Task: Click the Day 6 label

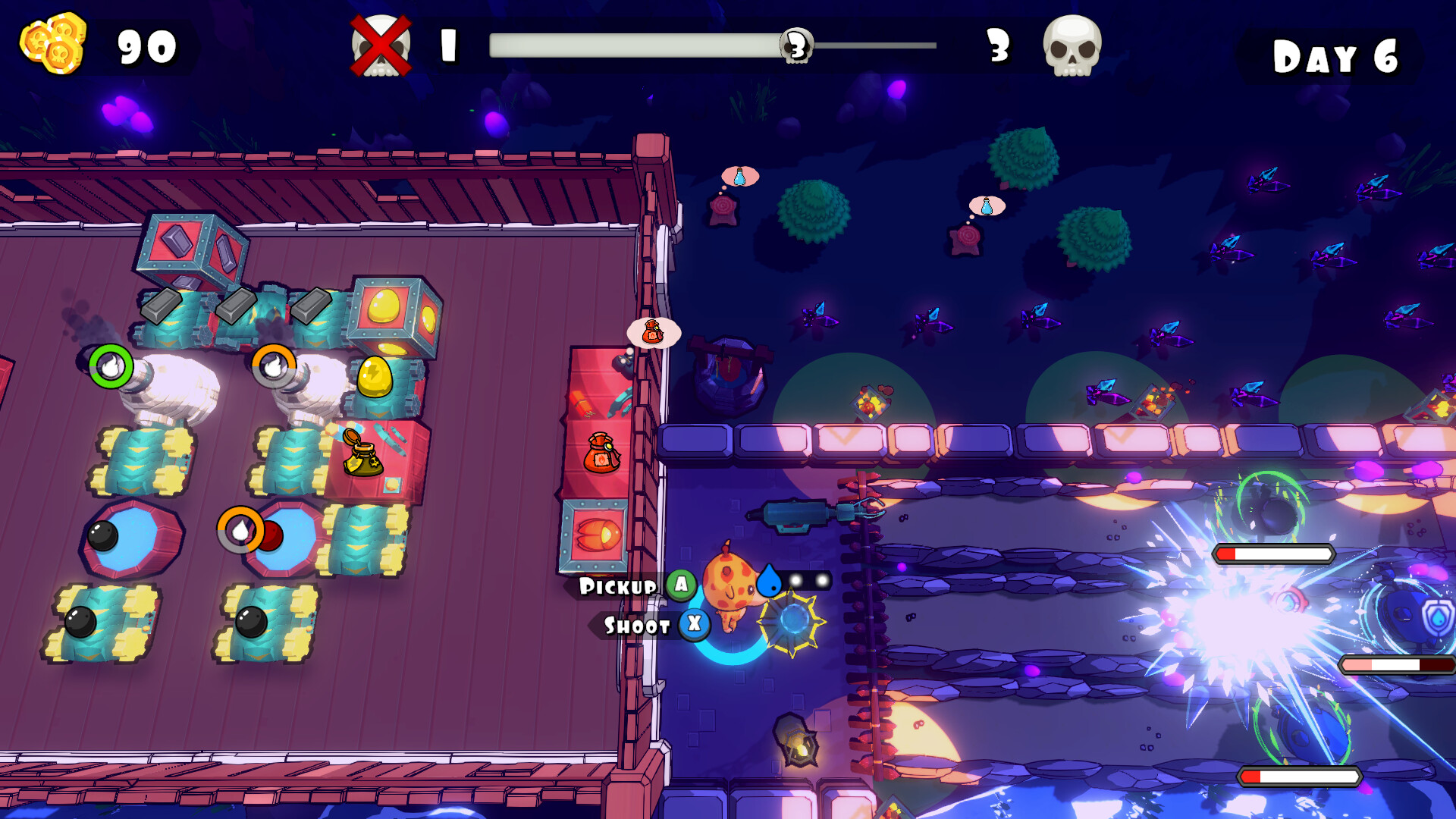Action: tap(1335, 53)
